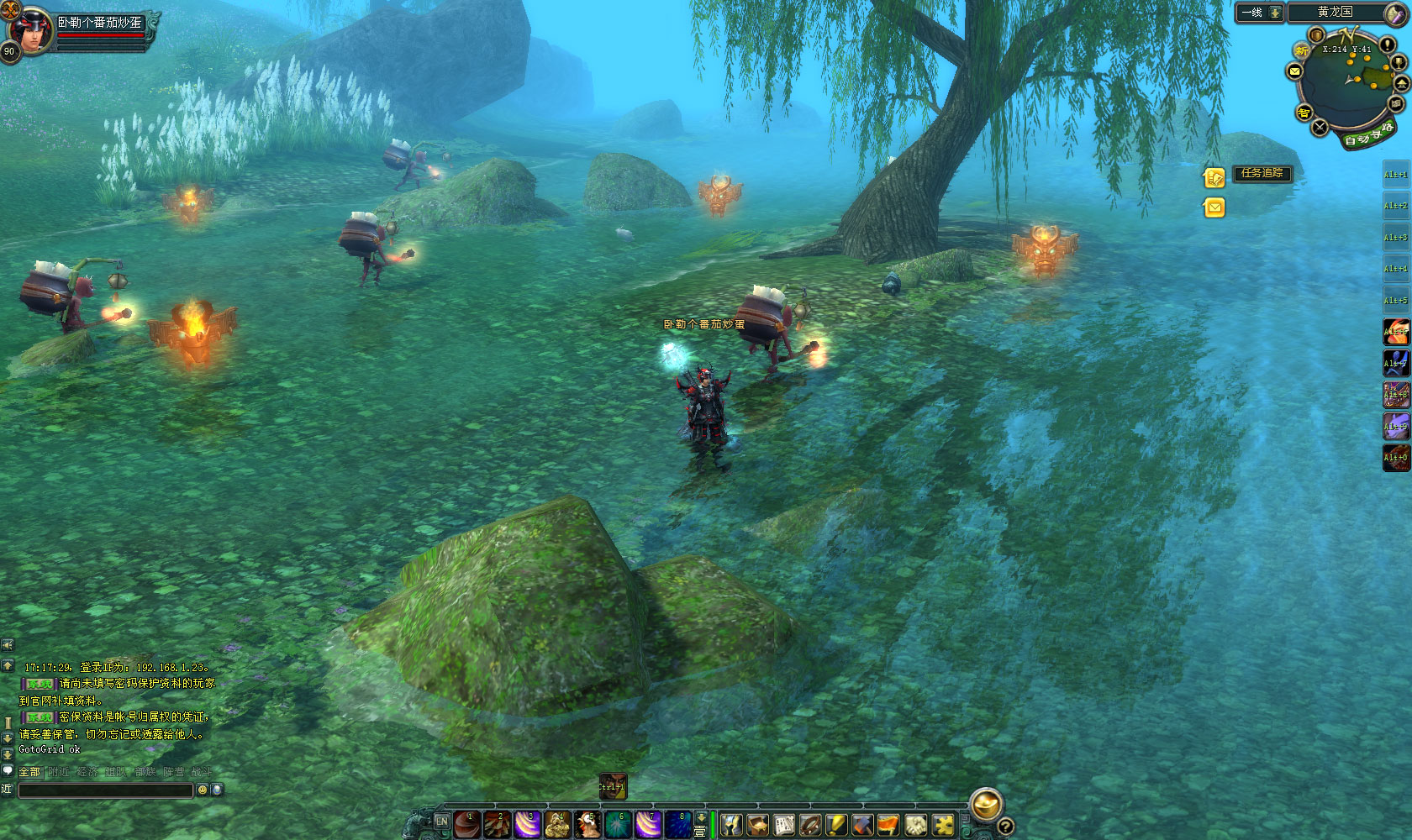The image size is (1412, 840).
Task: Open the gold ingot shop button
Action: coord(986,804)
